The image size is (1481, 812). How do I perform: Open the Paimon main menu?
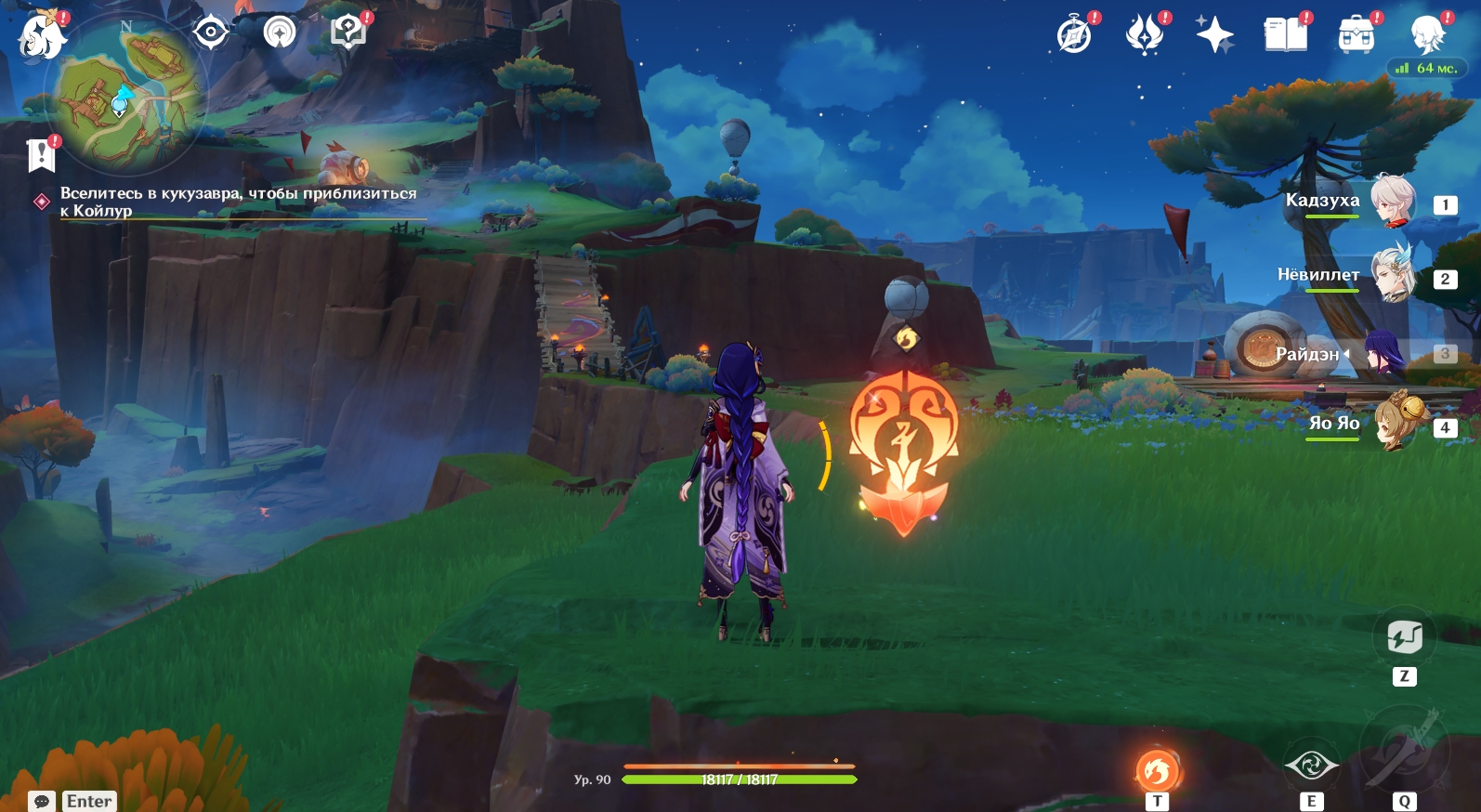42,35
